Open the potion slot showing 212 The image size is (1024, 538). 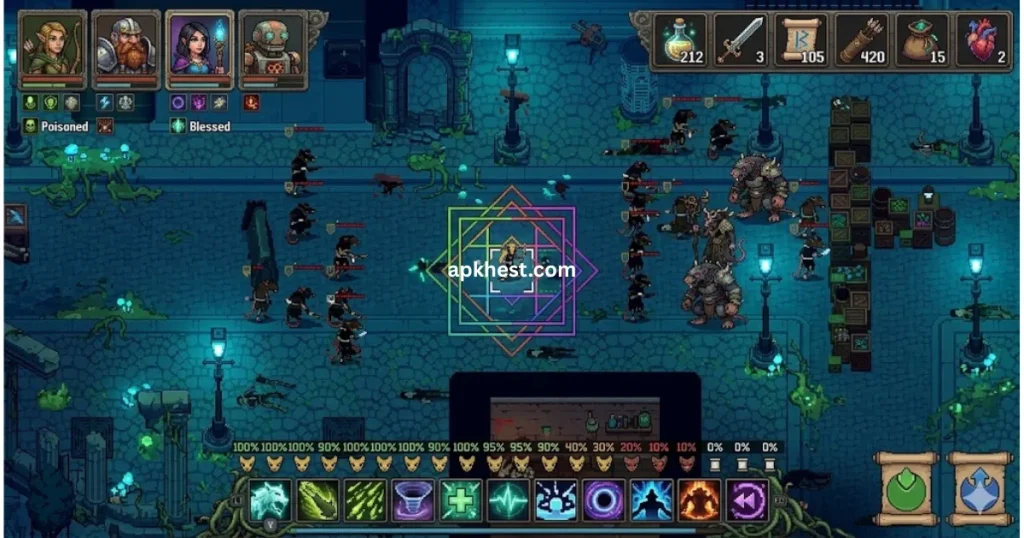(682, 42)
